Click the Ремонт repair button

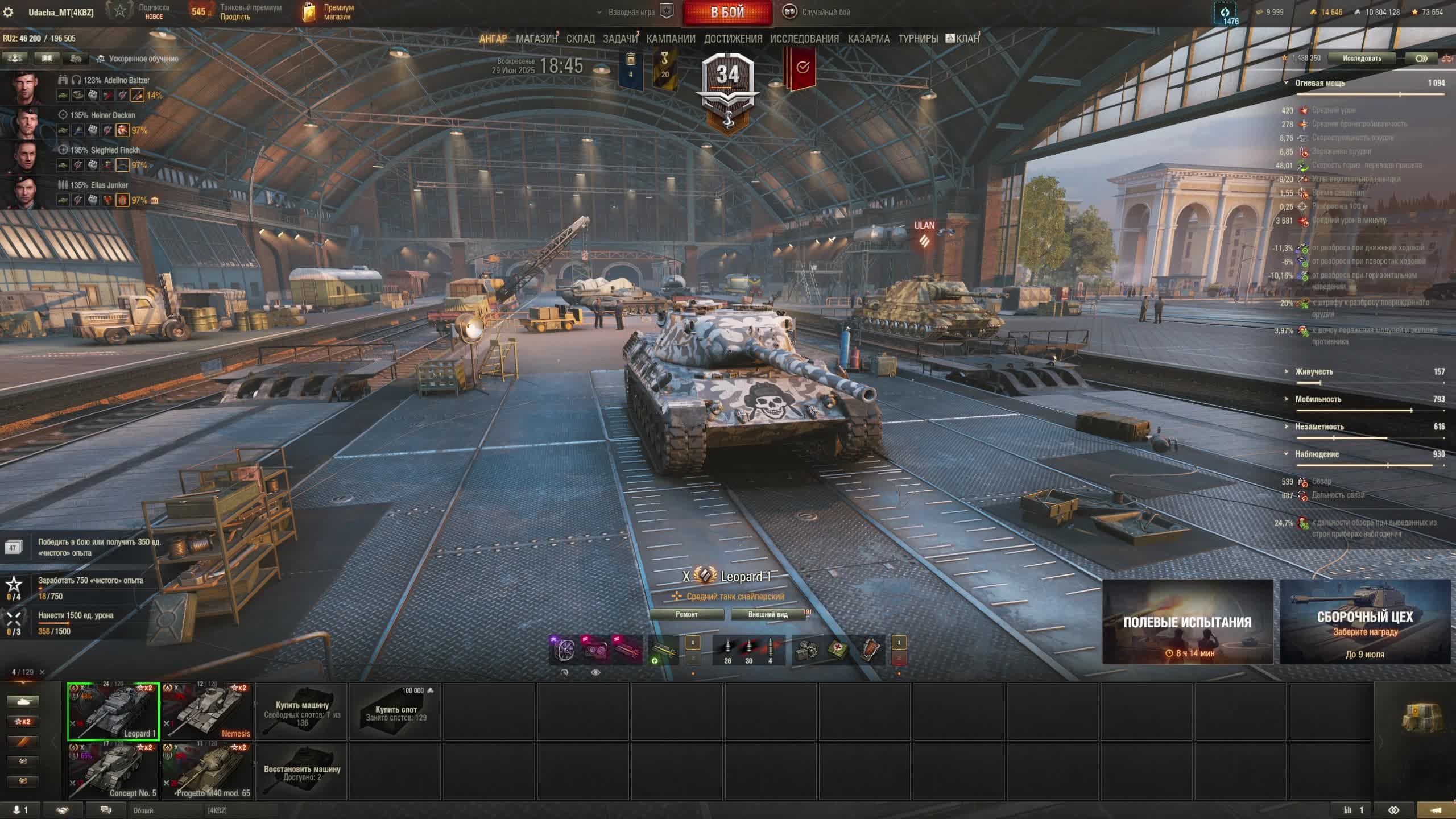coord(686,614)
